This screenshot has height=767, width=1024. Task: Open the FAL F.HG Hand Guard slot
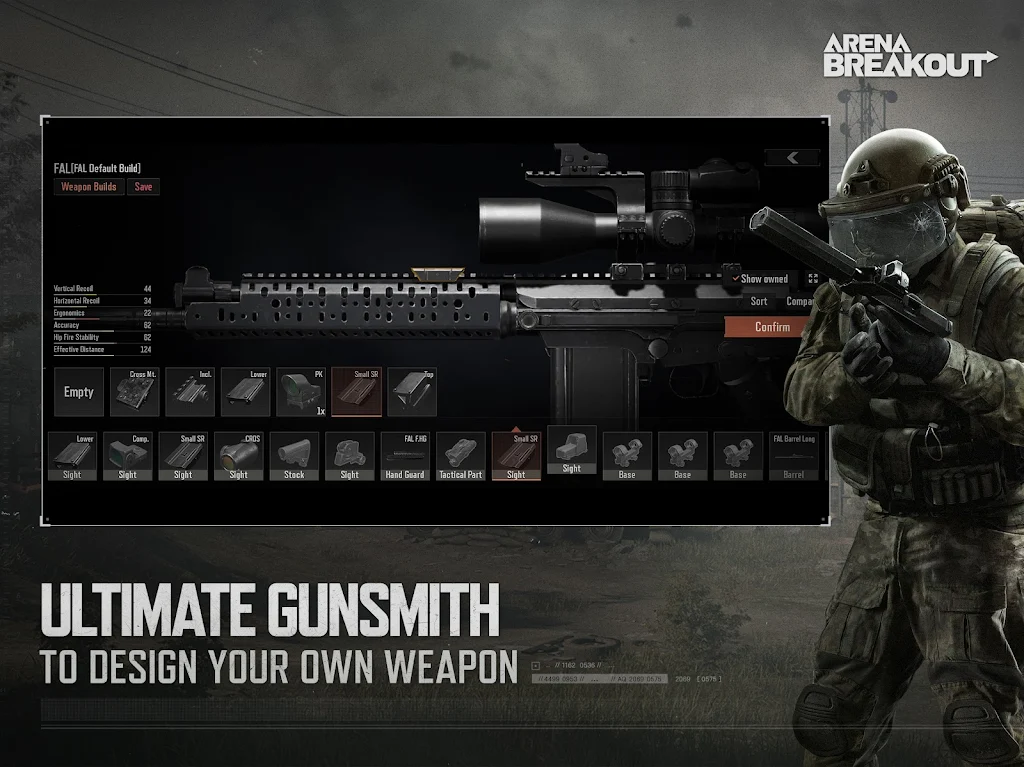tap(405, 456)
